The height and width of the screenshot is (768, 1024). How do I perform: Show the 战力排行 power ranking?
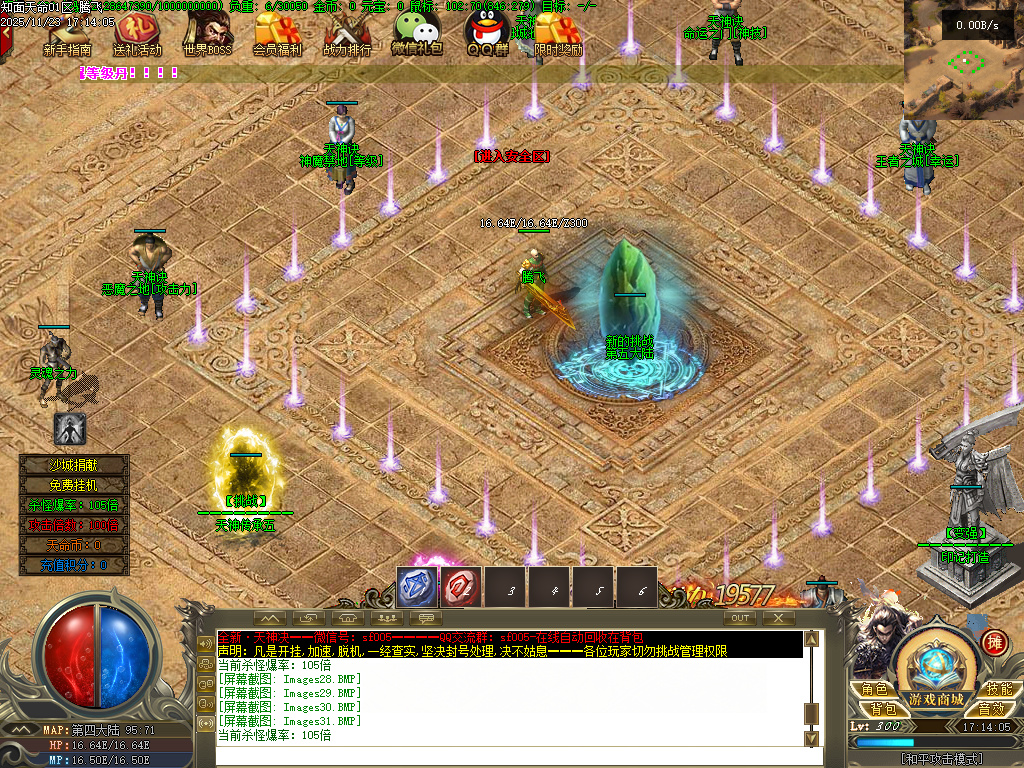pos(347,35)
